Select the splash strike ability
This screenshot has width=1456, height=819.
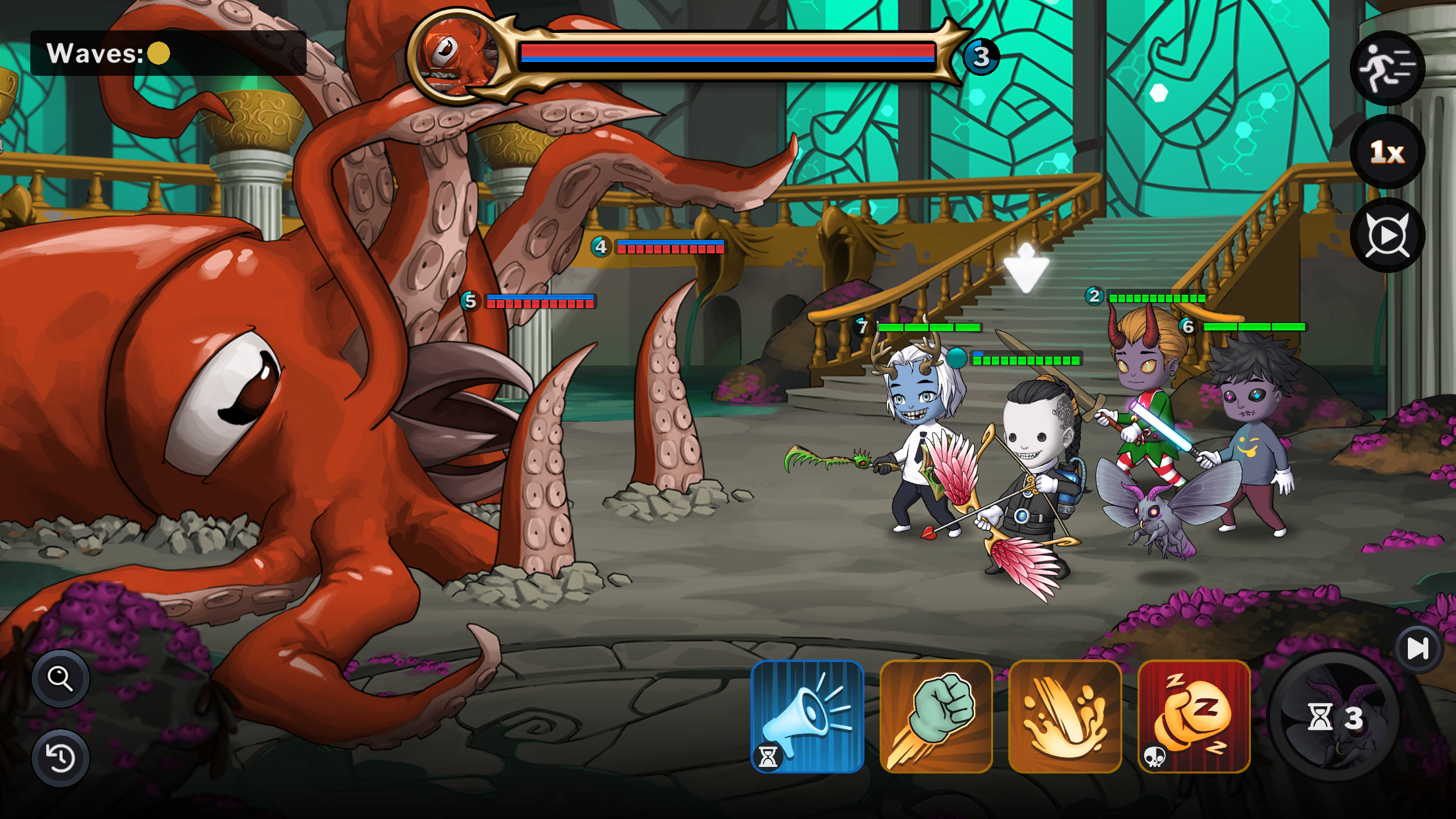[1065, 716]
